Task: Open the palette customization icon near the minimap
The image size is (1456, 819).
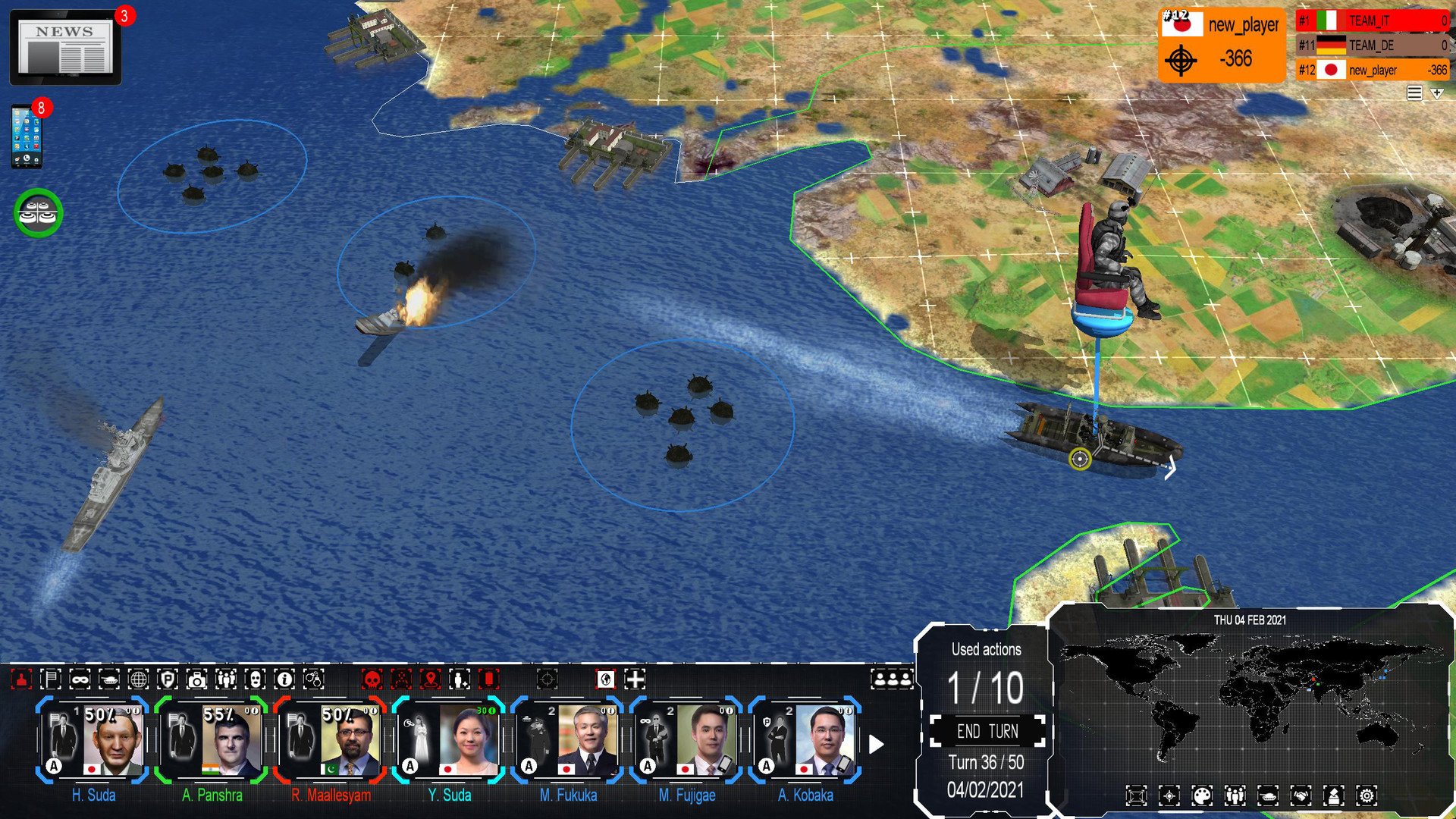Action: (x=1203, y=795)
